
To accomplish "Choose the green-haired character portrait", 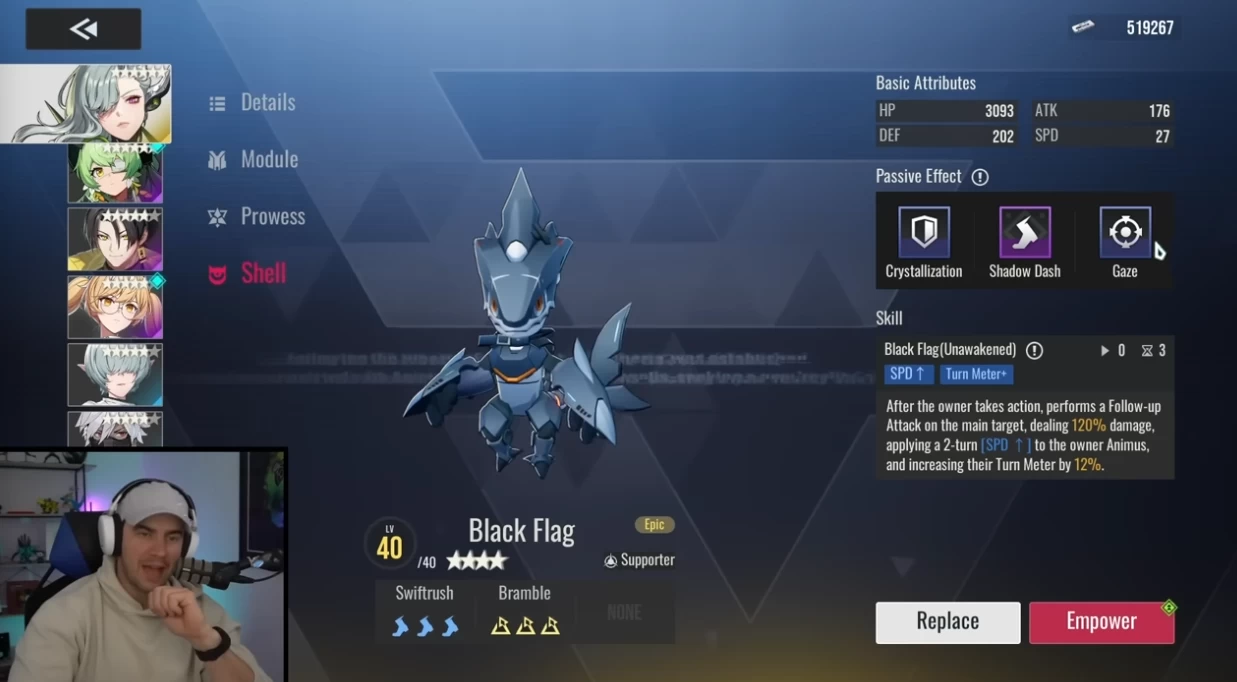I will 115,173.
